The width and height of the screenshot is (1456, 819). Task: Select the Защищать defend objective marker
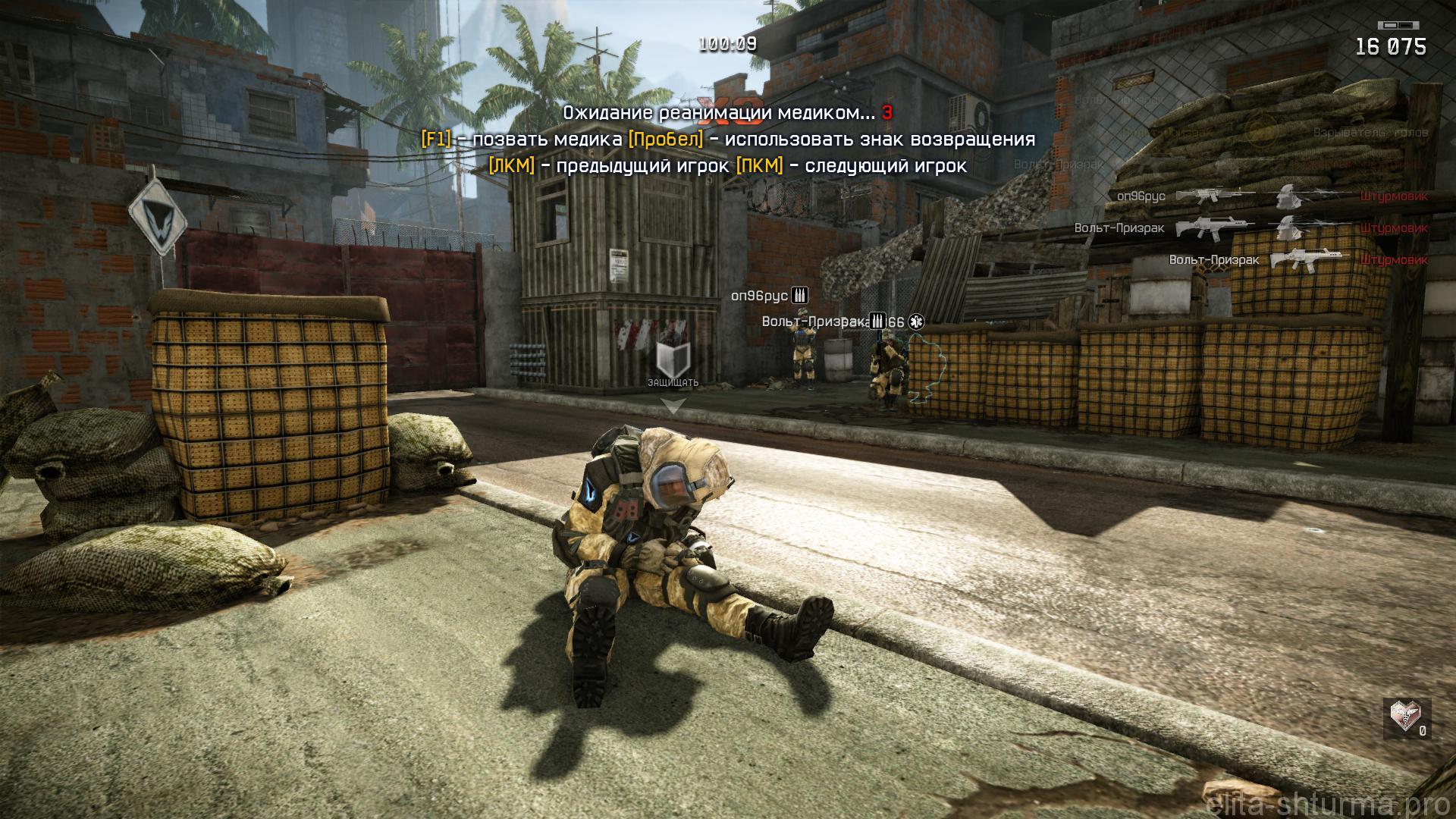tap(673, 359)
